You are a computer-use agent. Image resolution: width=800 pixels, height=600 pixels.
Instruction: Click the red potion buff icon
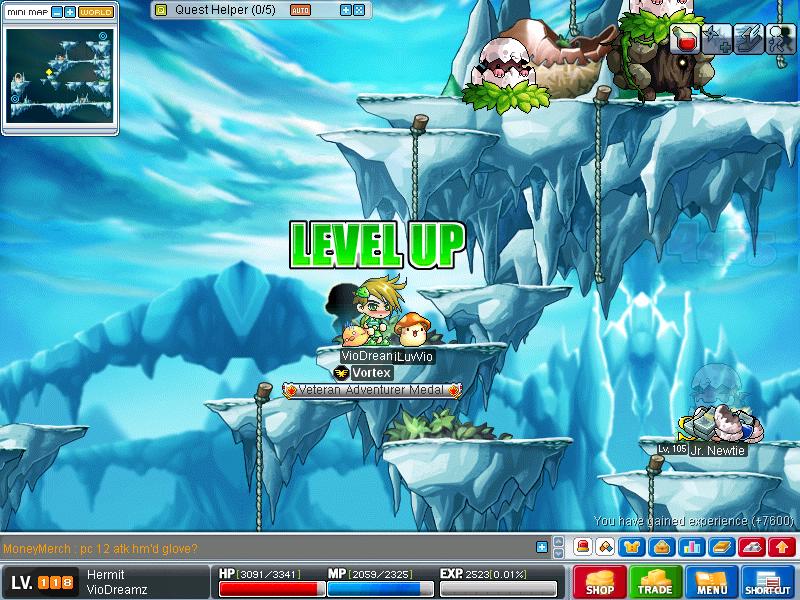685,39
